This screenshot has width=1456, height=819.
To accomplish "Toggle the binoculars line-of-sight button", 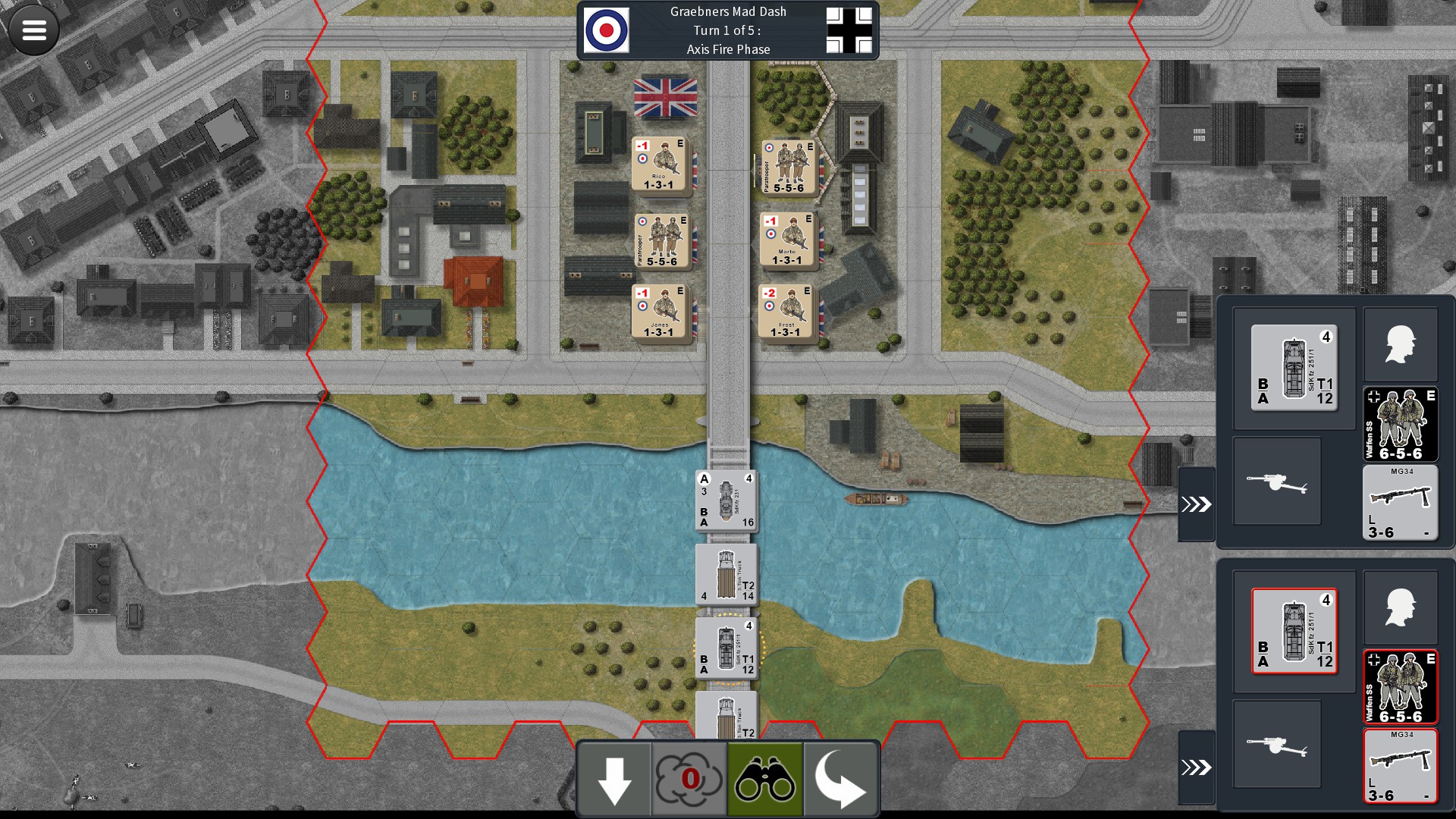I will point(764,780).
